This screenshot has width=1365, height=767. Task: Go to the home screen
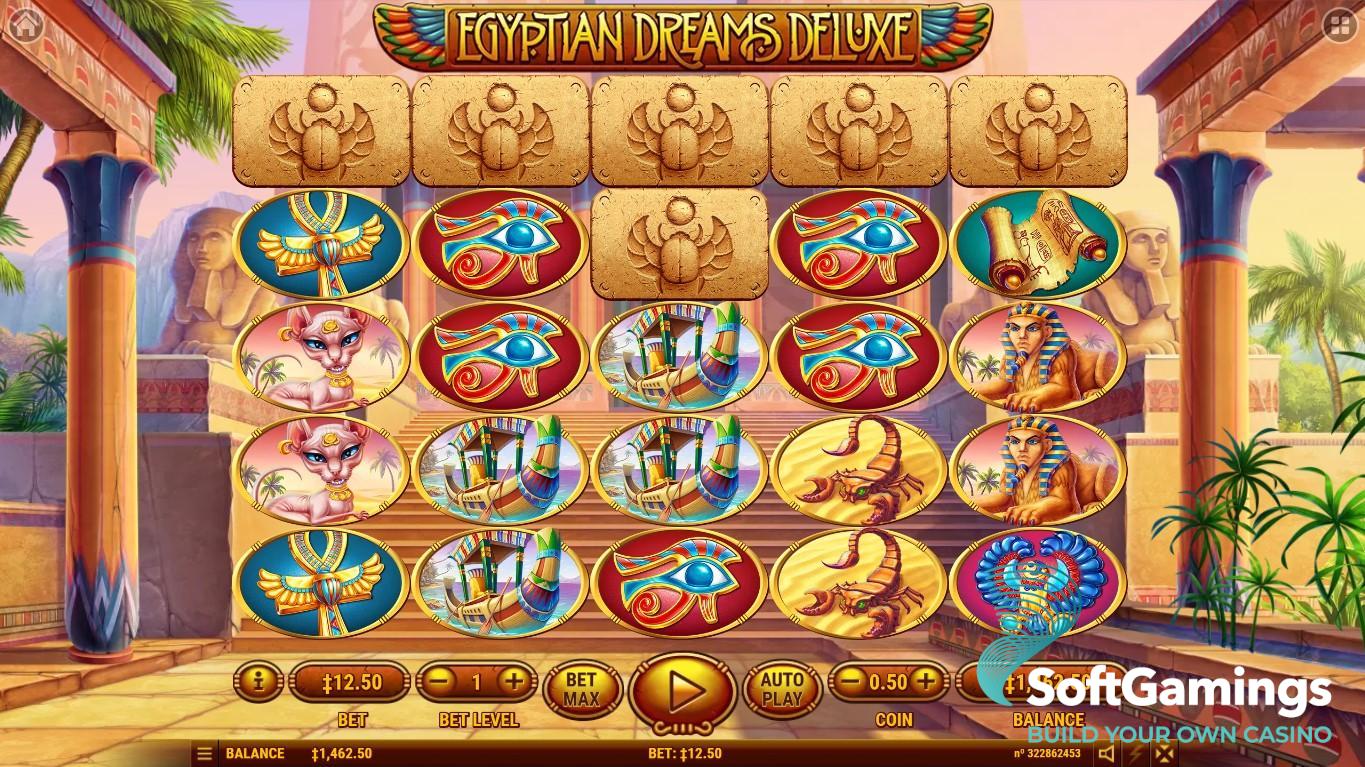23,25
